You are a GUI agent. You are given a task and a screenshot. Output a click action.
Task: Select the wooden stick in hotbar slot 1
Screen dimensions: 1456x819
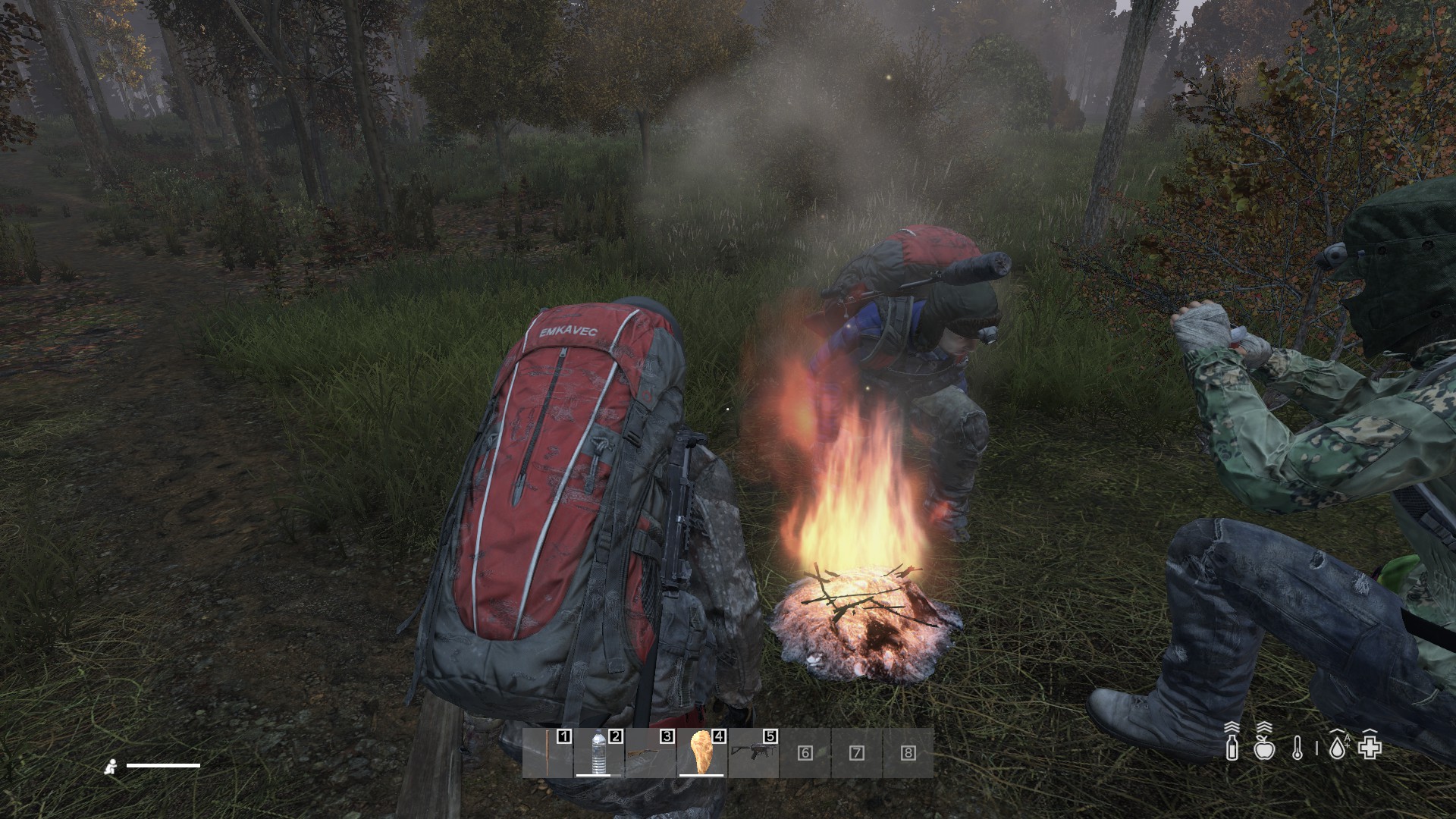(x=548, y=752)
